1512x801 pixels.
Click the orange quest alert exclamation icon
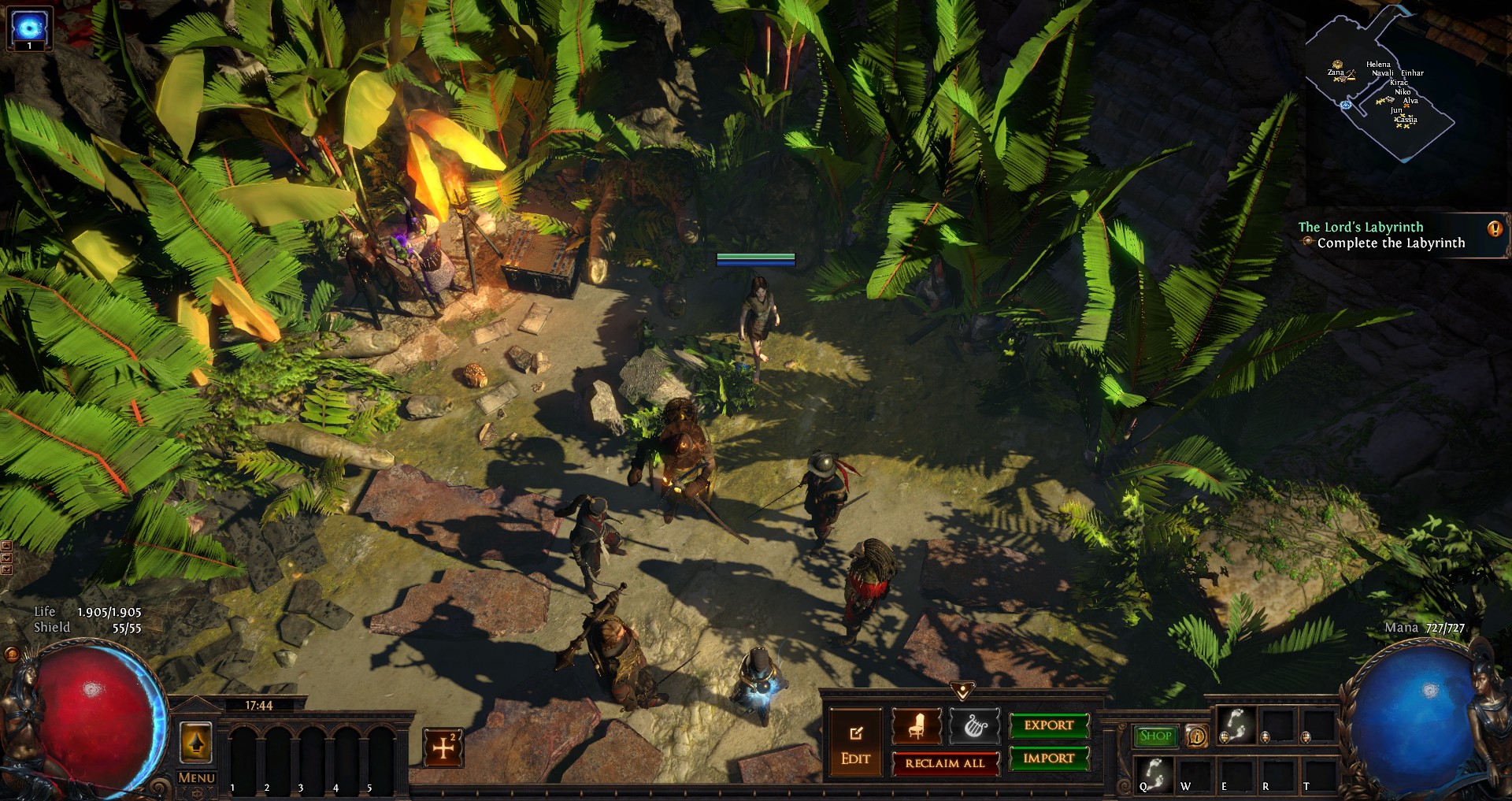pos(1495,229)
